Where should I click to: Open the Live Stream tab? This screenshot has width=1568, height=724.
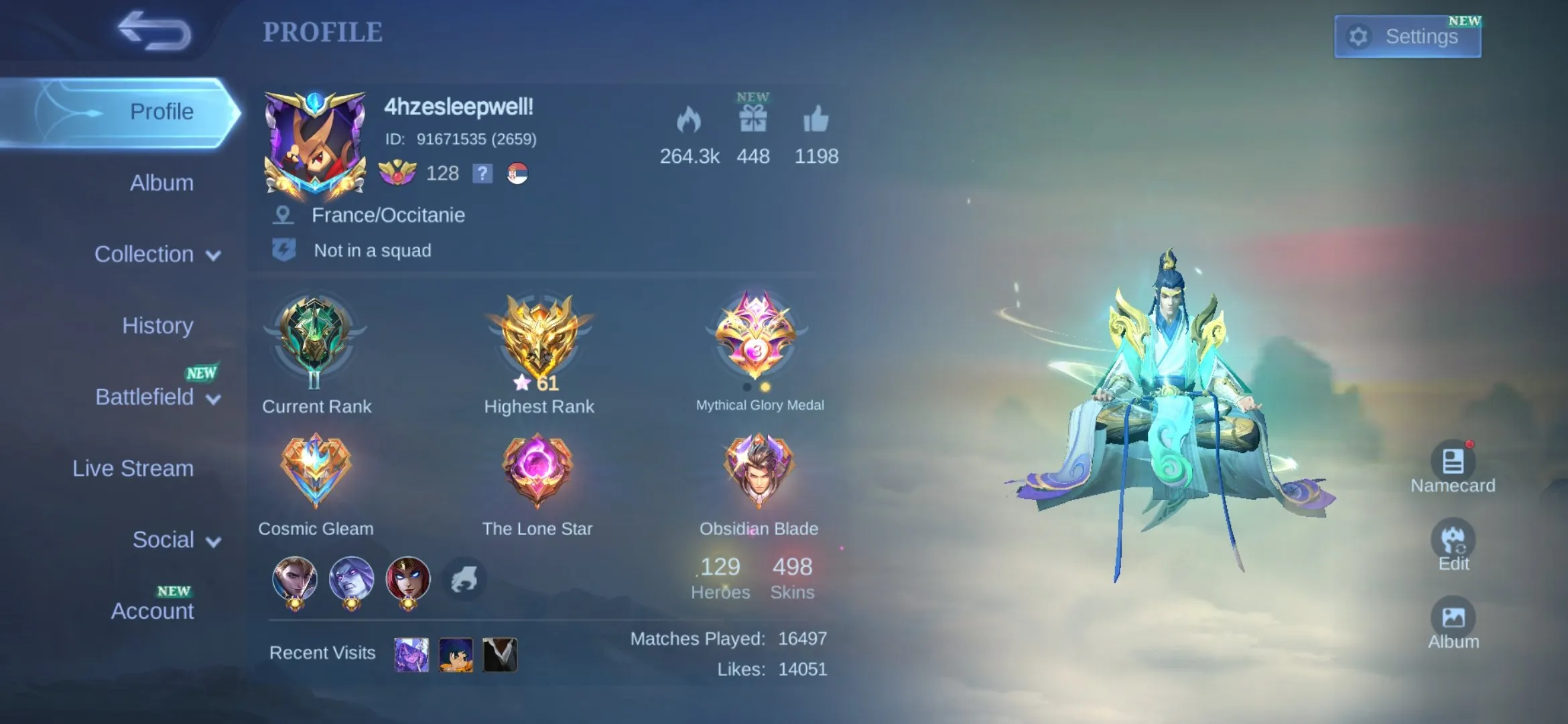point(133,469)
